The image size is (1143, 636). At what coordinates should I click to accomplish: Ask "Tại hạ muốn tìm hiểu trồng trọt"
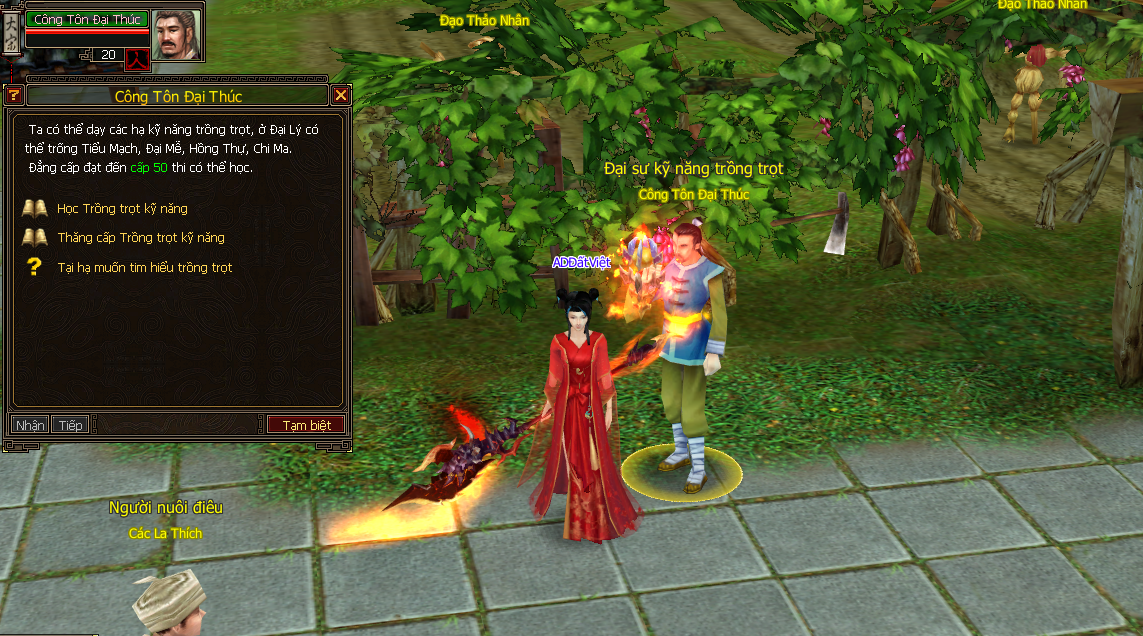(x=144, y=268)
